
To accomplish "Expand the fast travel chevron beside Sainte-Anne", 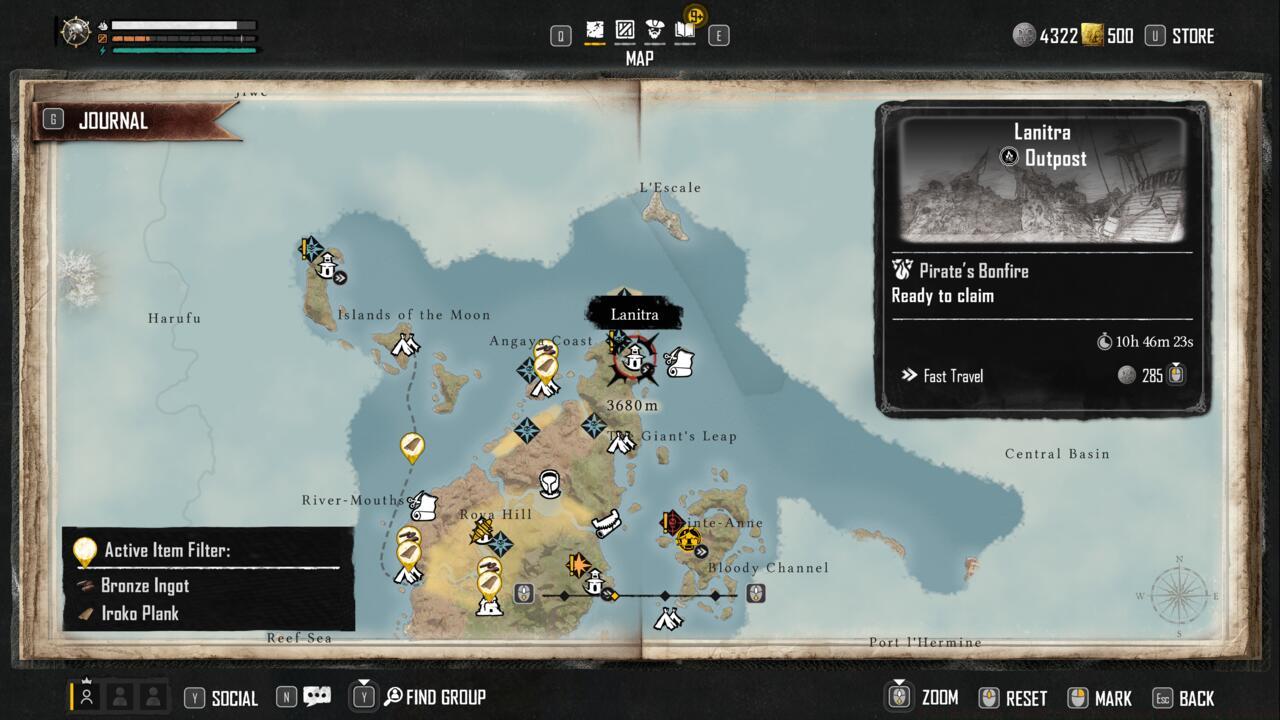I will (x=702, y=550).
